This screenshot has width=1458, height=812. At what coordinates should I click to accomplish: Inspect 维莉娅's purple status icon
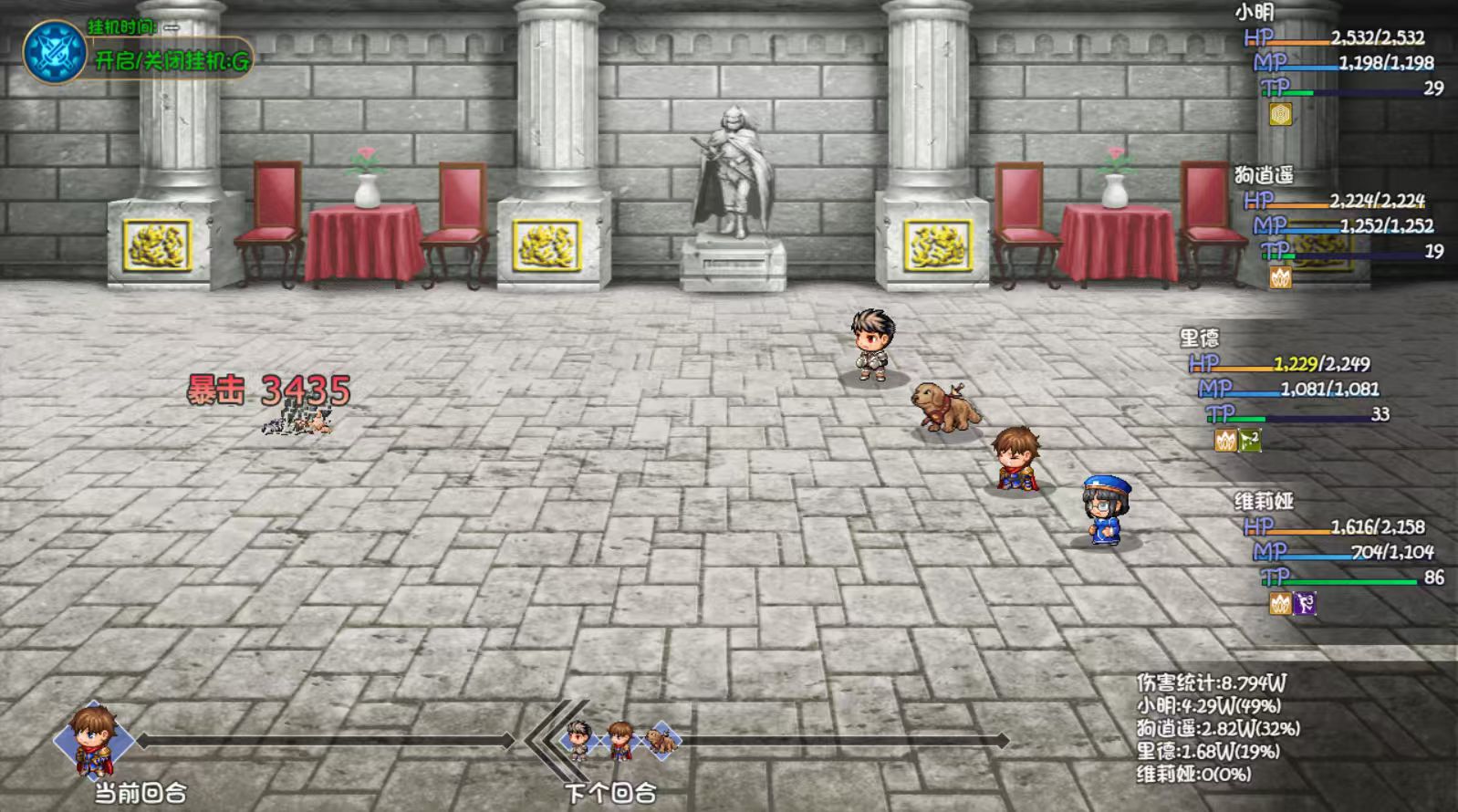1305,604
